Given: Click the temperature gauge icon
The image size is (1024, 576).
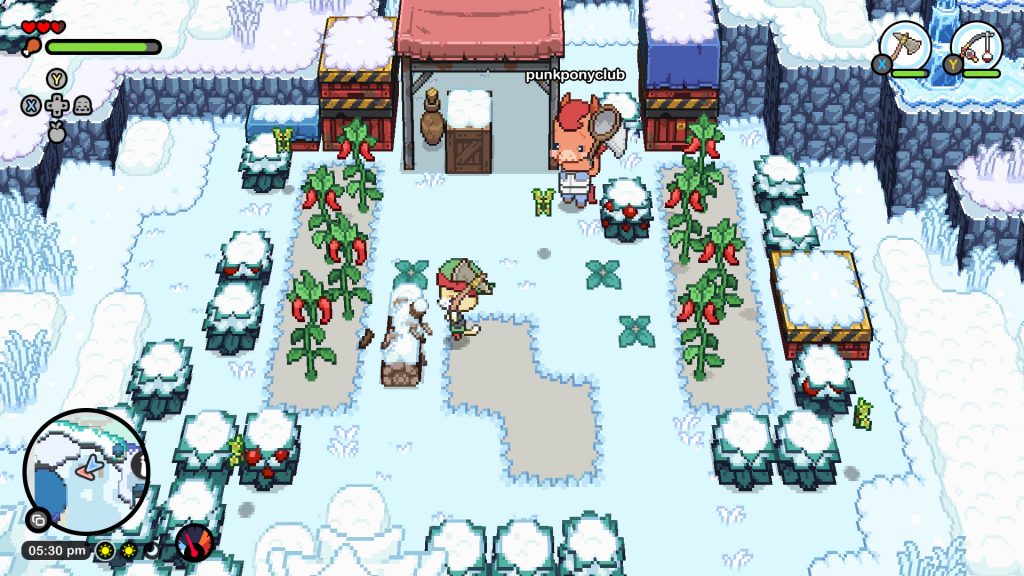Looking at the screenshot, I should (x=195, y=545).
